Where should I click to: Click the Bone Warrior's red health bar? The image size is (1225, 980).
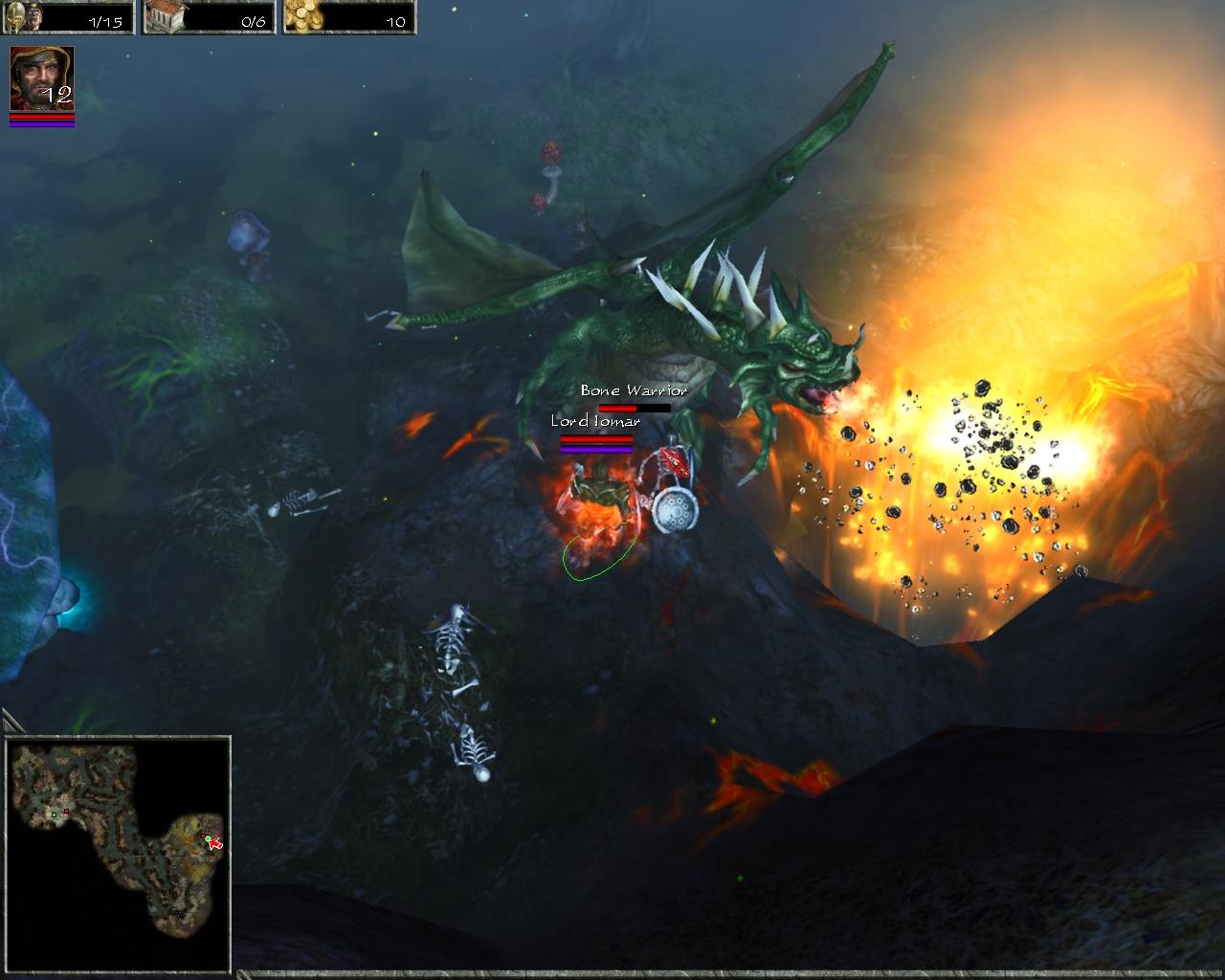click(x=617, y=408)
